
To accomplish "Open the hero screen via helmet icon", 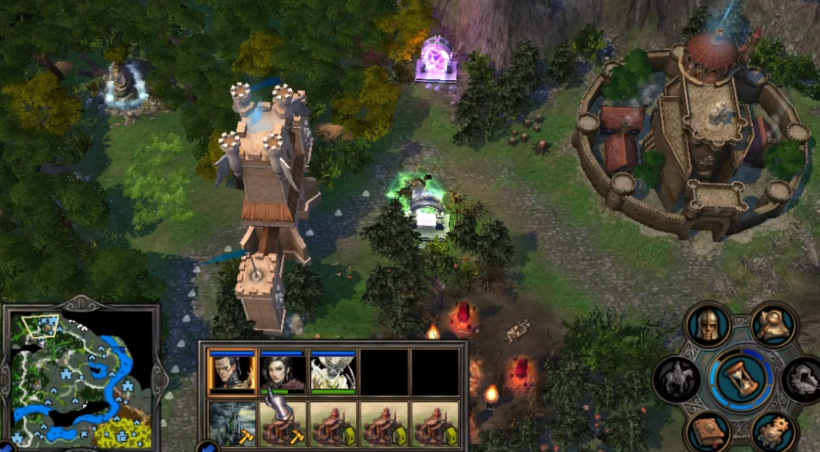I will [707, 325].
